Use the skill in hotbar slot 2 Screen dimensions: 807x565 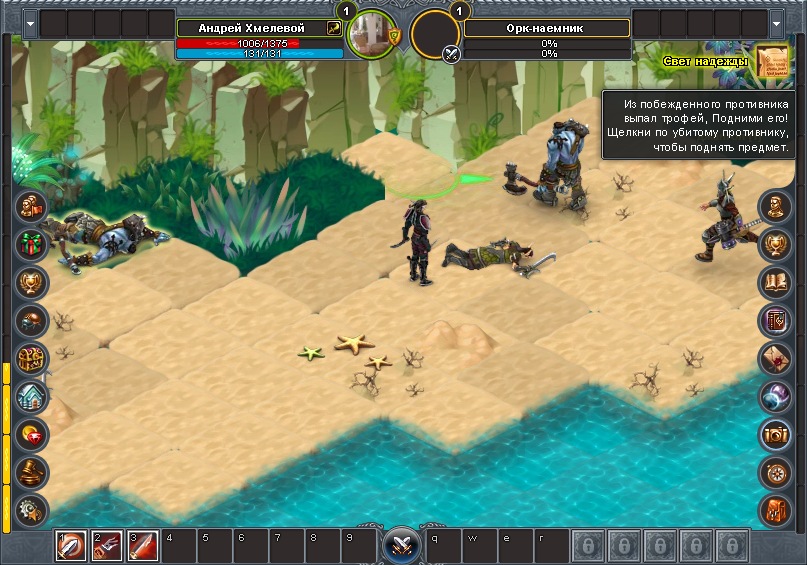click(x=106, y=546)
